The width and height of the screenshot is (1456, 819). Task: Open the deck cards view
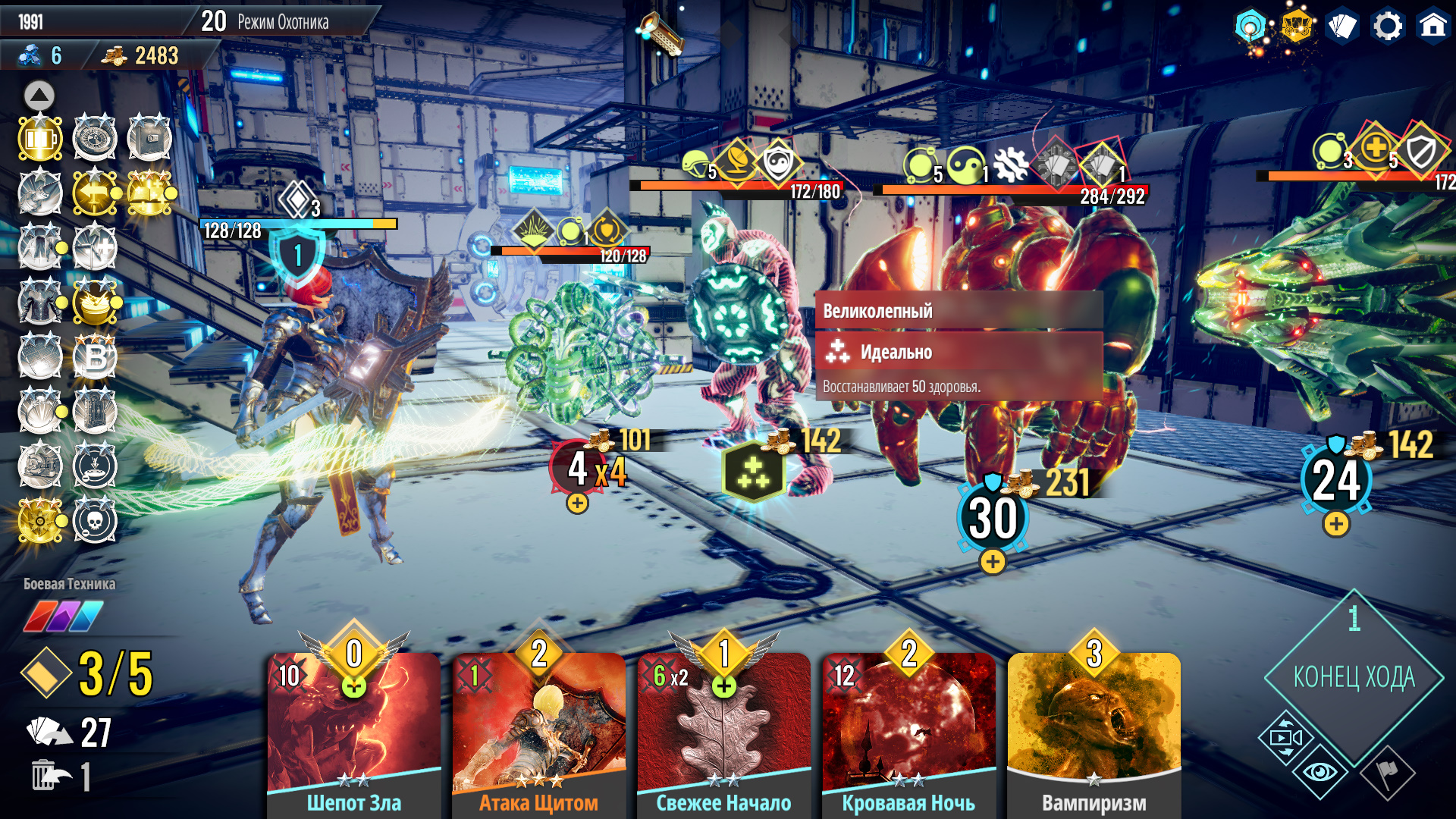click(x=1342, y=27)
